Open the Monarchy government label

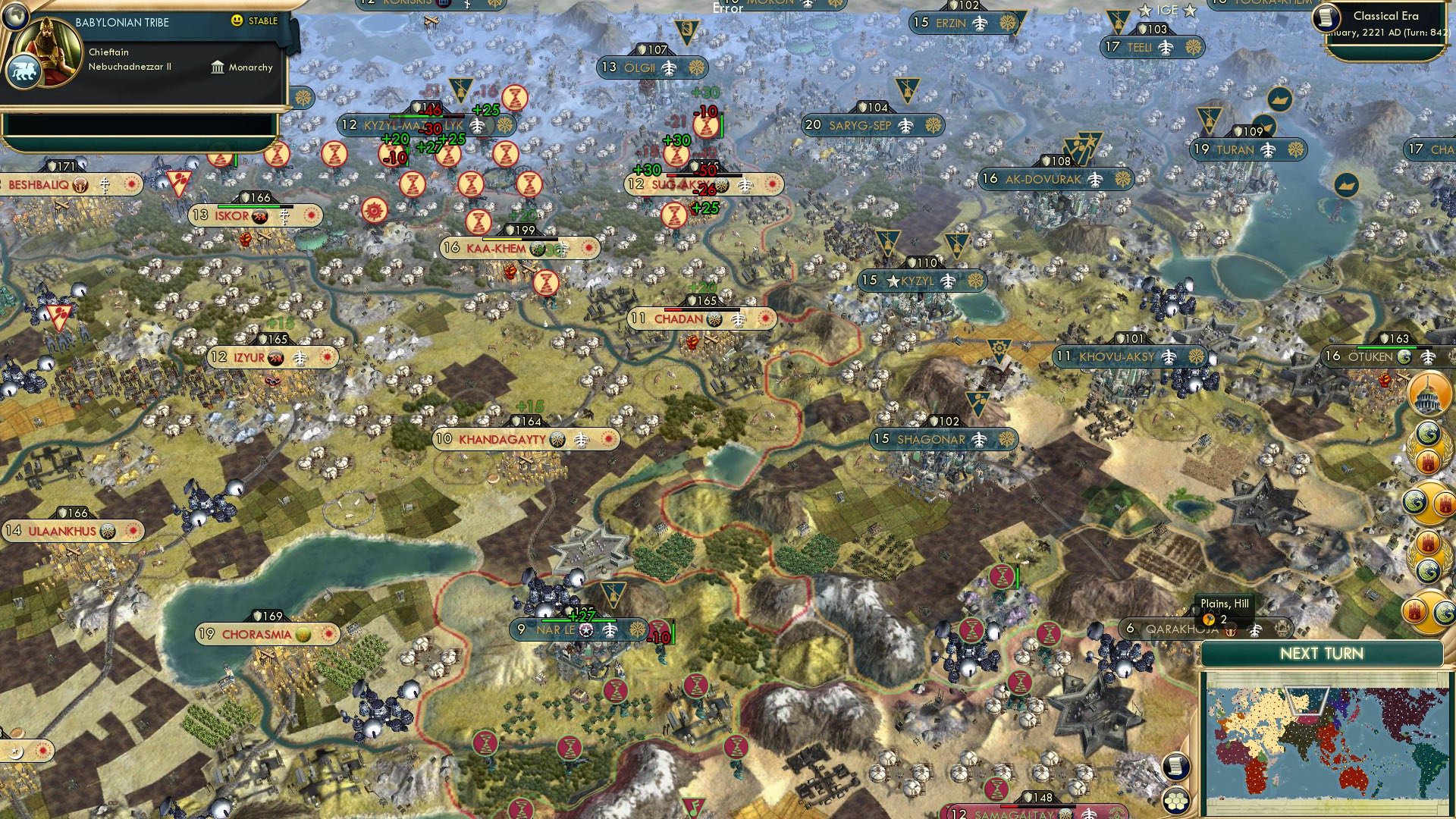pyautogui.click(x=242, y=67)
